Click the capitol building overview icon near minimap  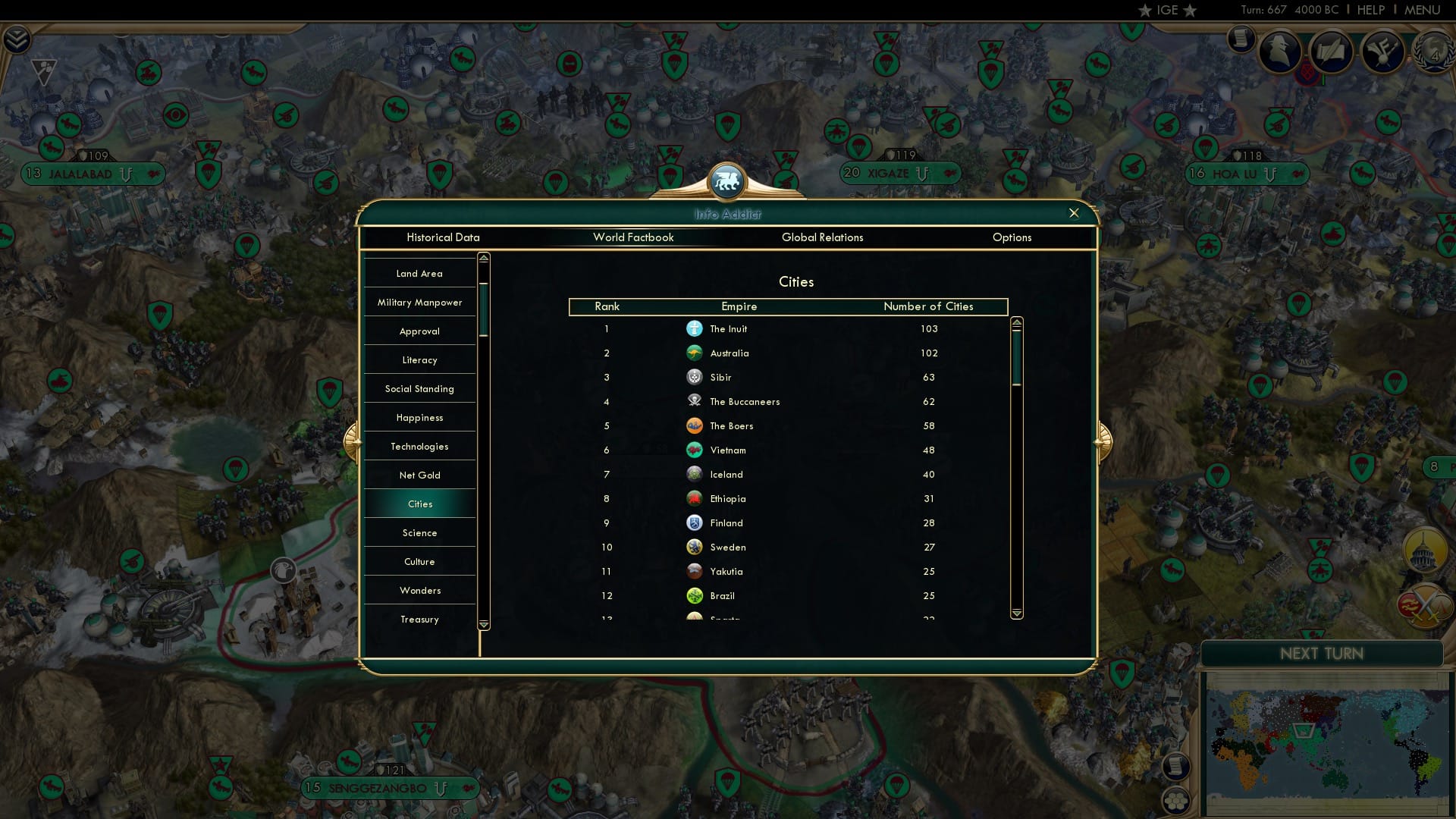(1423, 551)
